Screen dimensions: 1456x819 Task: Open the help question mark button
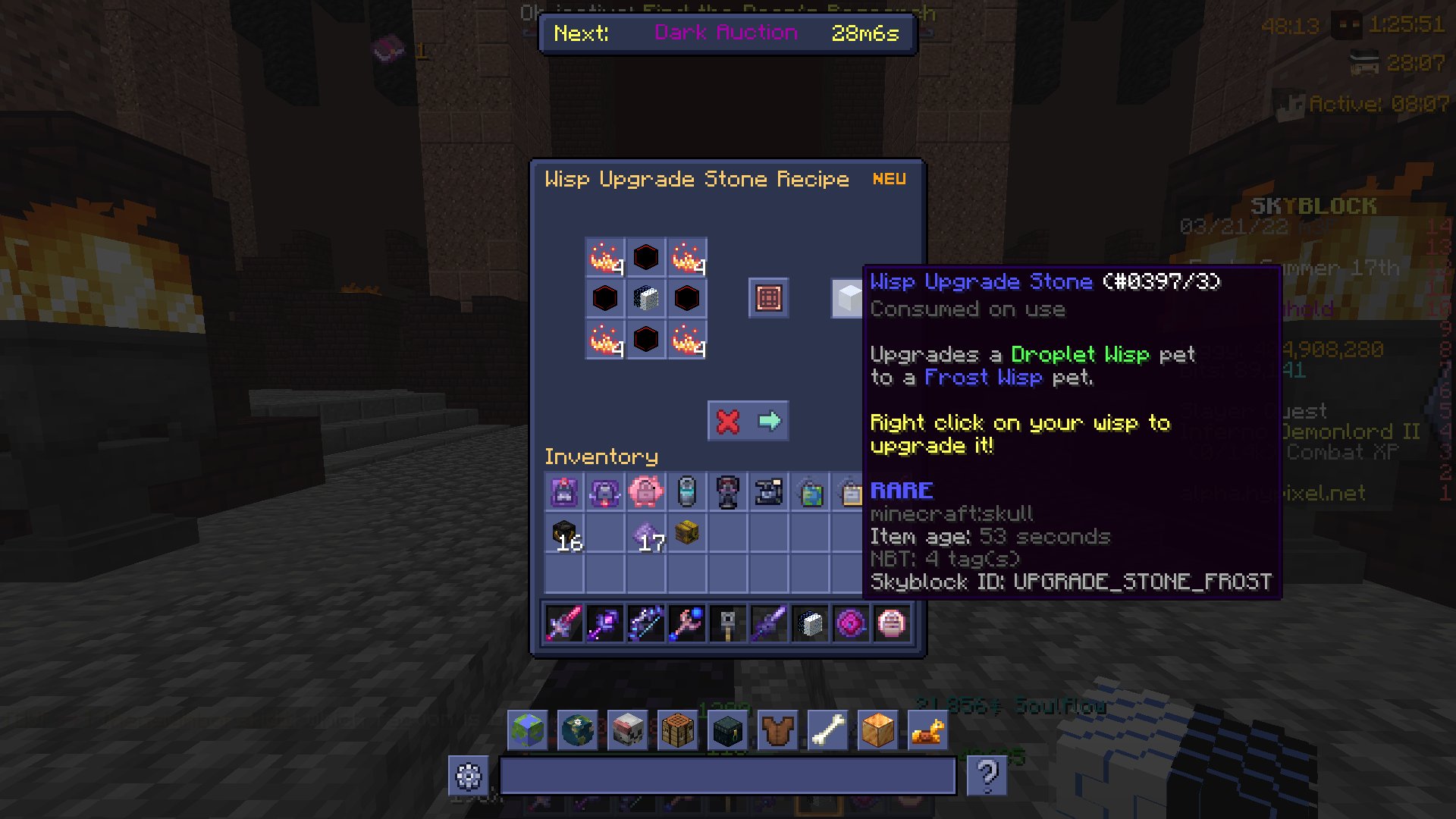tap(987, 777)
